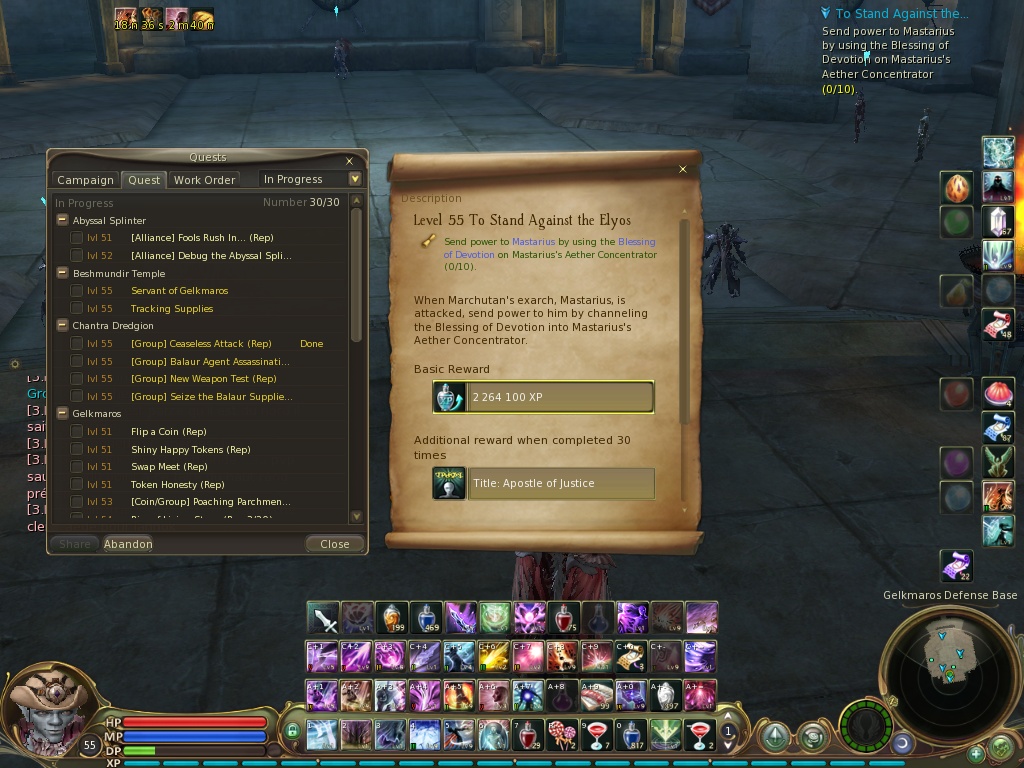
Task: Abandon the selected quest
Action: (128, 544)
